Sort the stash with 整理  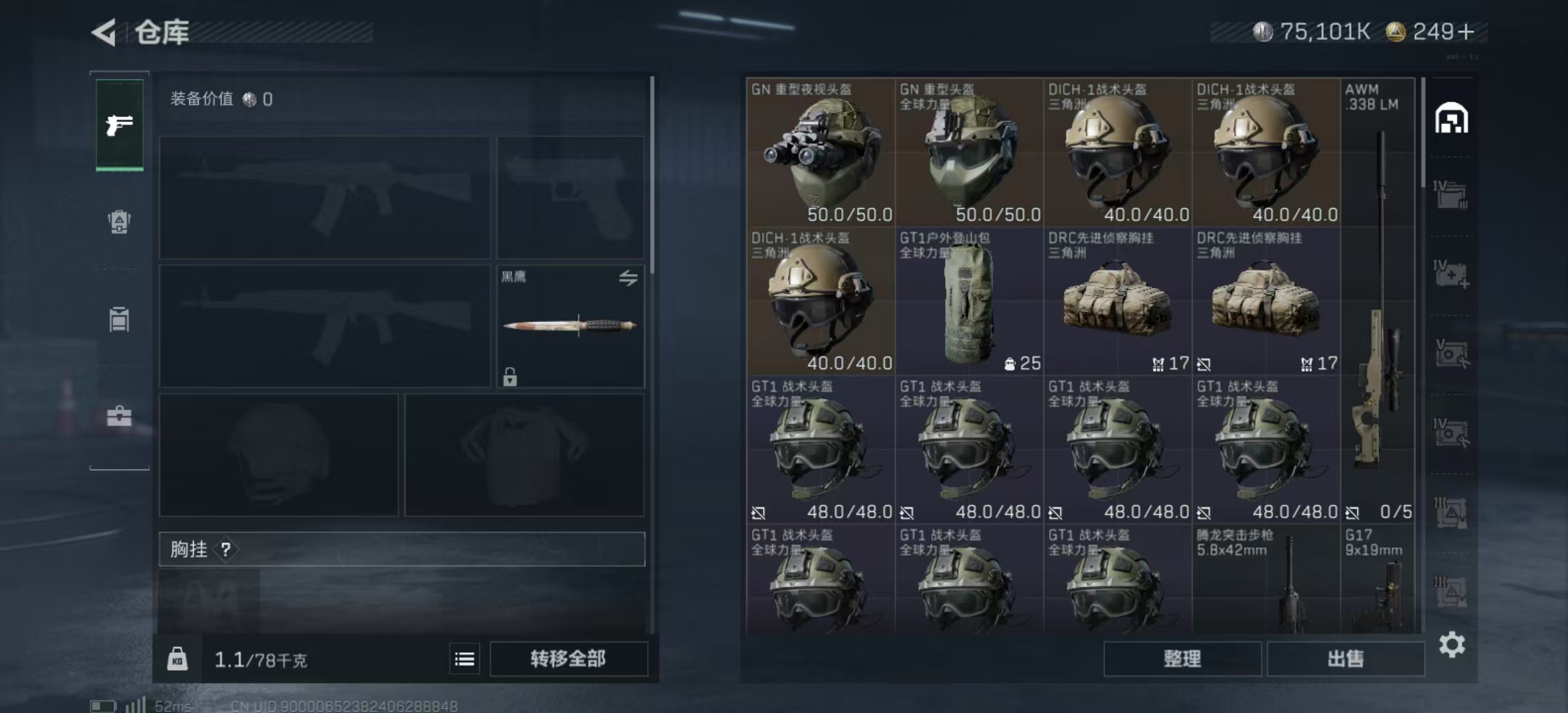[x=1182, y=659]
